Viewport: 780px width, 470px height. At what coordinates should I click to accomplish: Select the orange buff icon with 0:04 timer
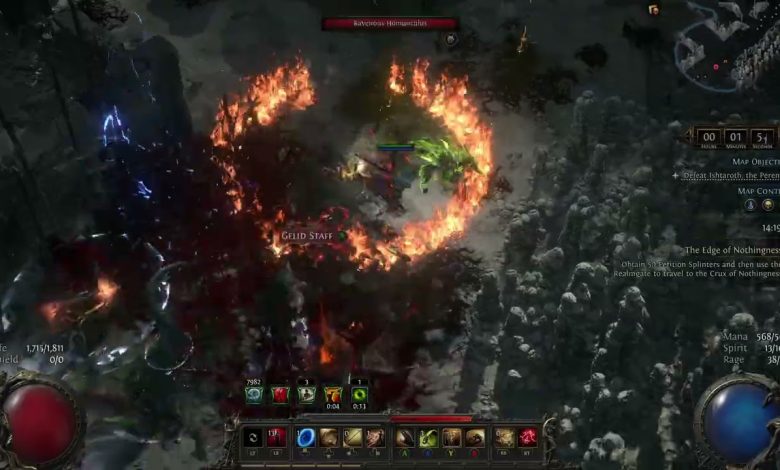333,395
